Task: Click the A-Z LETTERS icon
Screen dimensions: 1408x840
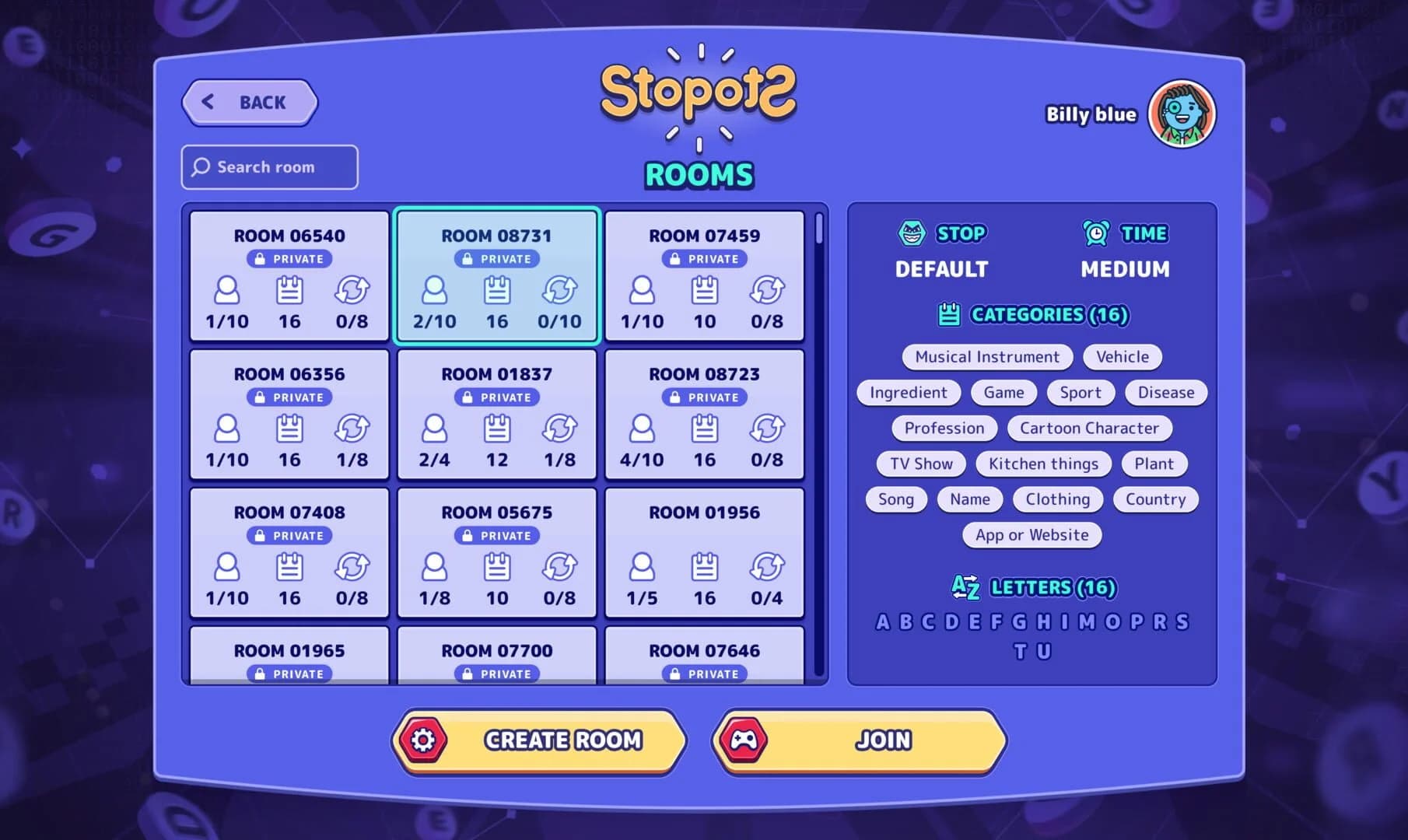Action: point(965,588)
